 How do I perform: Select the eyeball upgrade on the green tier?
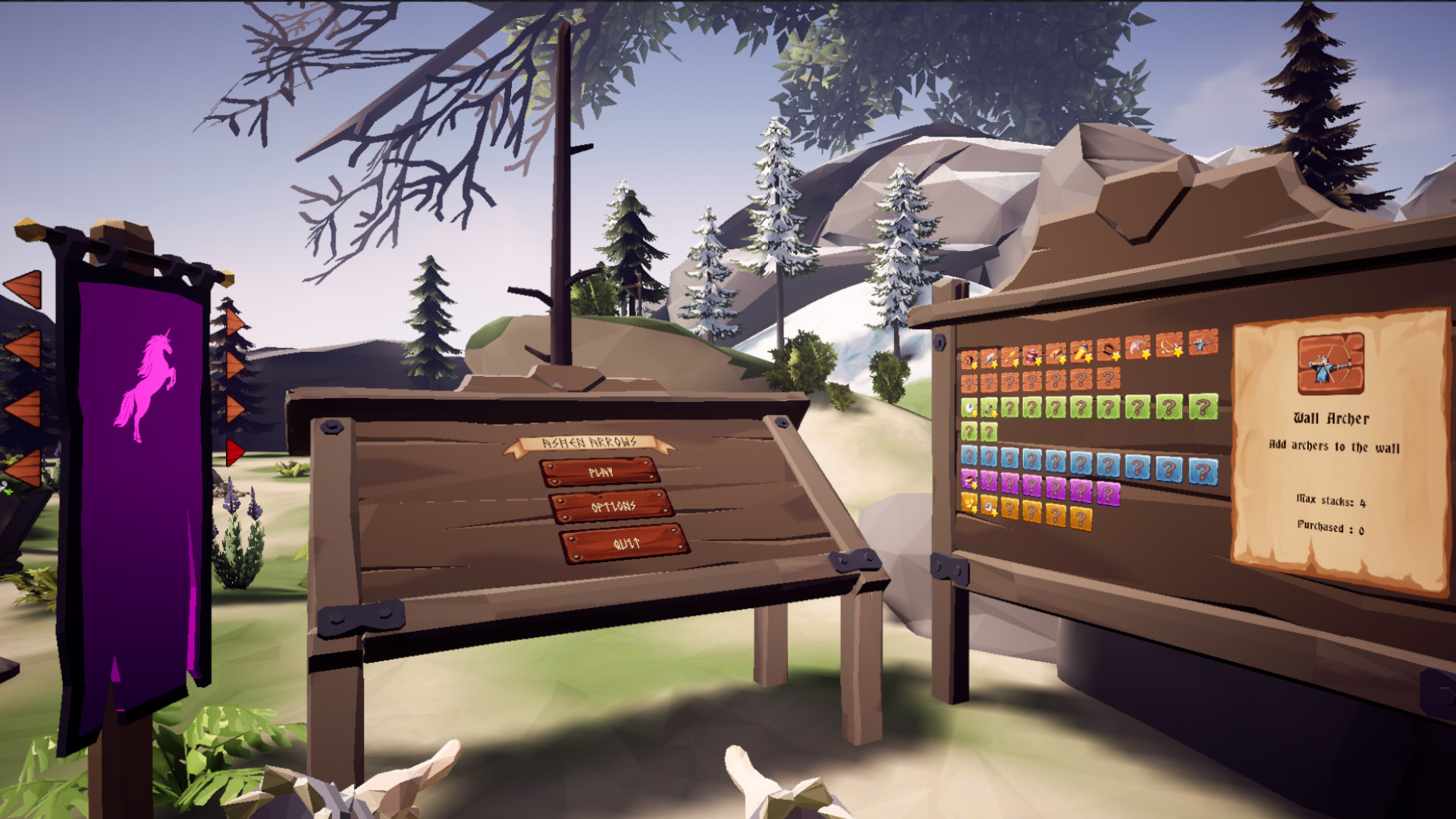(x=968, y=406)
